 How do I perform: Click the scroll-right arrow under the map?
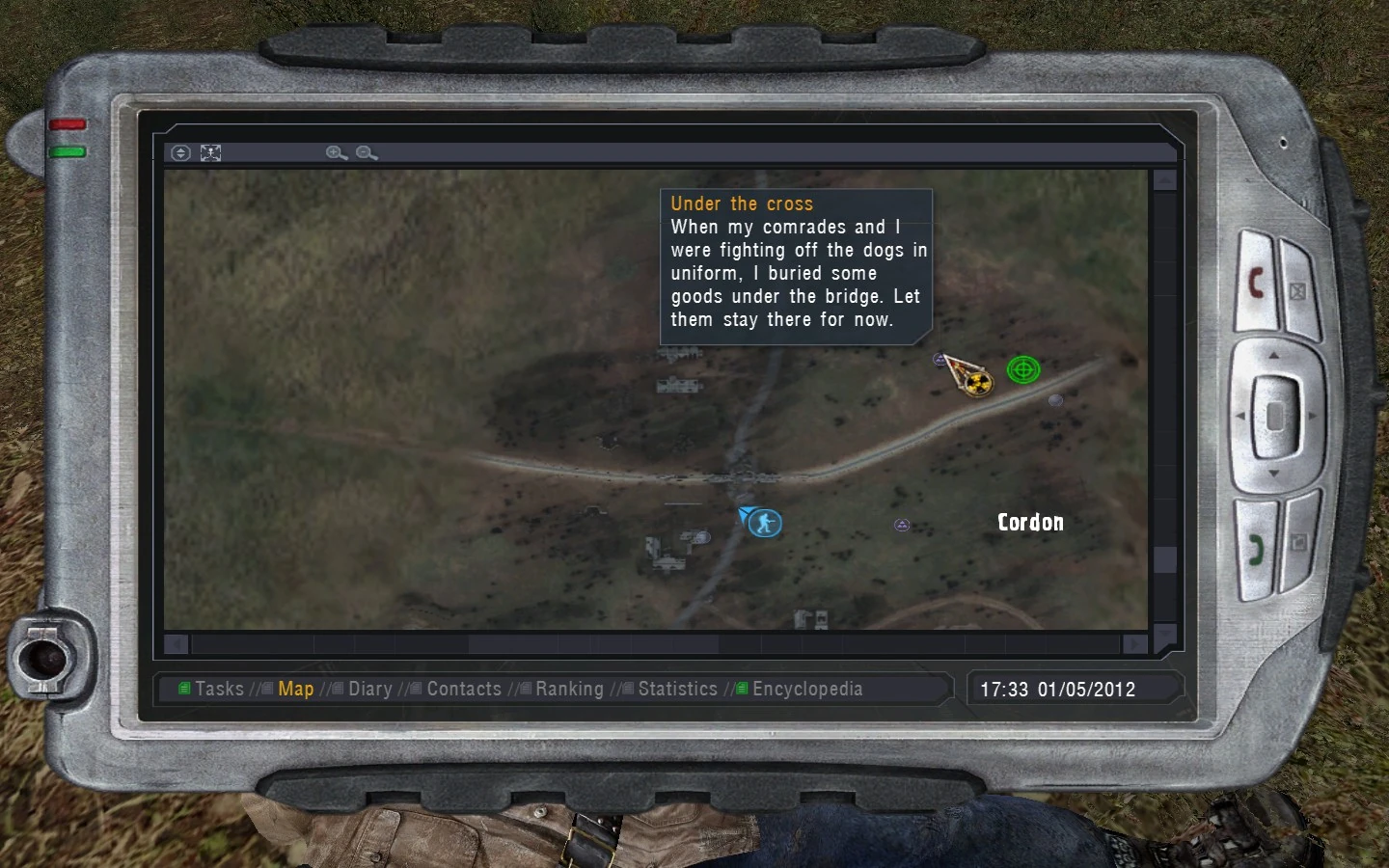[1135, 643]
